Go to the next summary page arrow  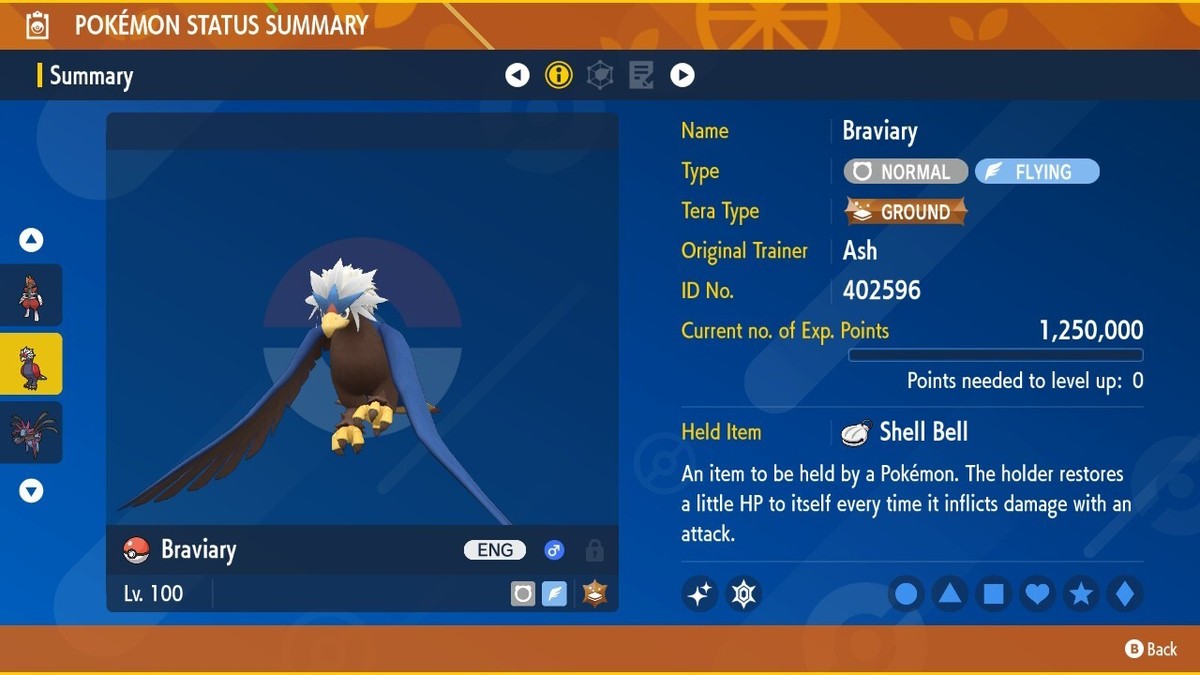(x=682, y=75)
